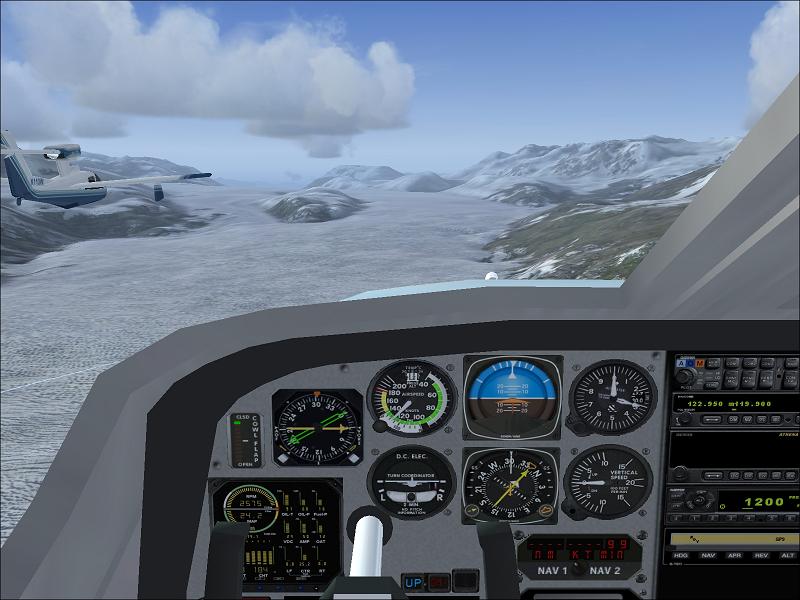Activate the NAV autopilot mode button
The image size is (800, 600).
coord(708,554)
